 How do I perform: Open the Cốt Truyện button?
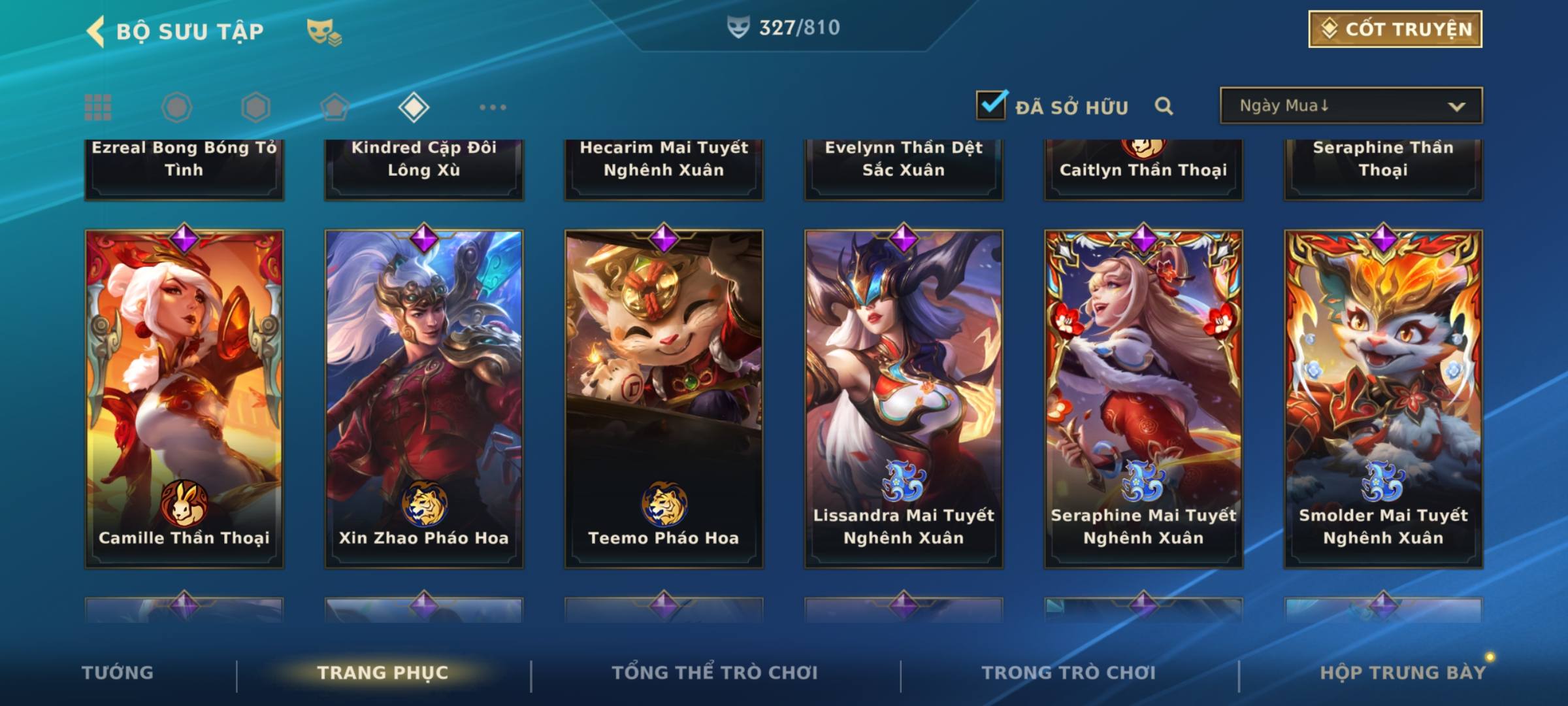tap(1395, 29)
